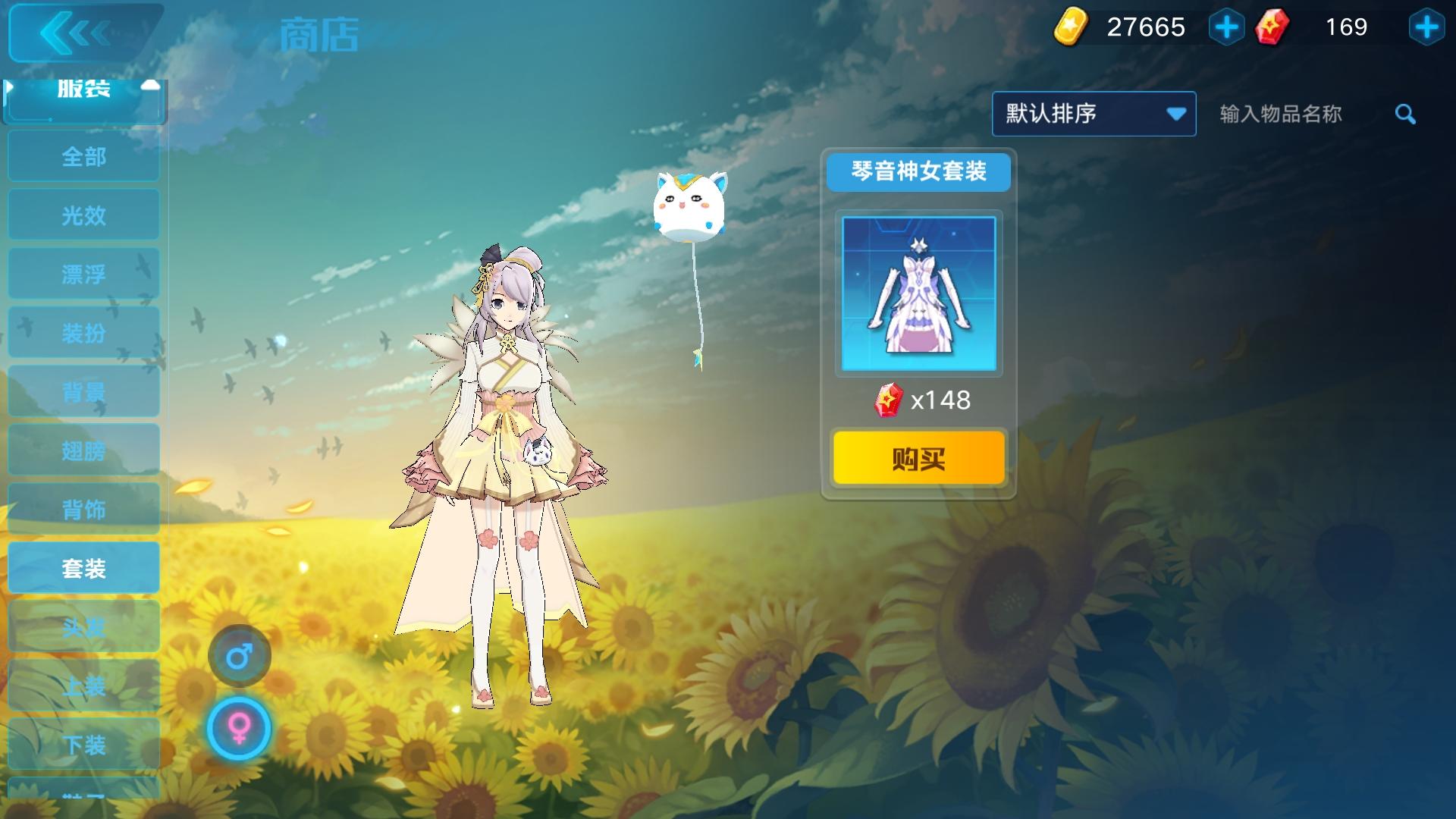Screen dimensions: 1456x819
Task: Switch to the 翅膀 category tab
Action: tap(83, 450)
